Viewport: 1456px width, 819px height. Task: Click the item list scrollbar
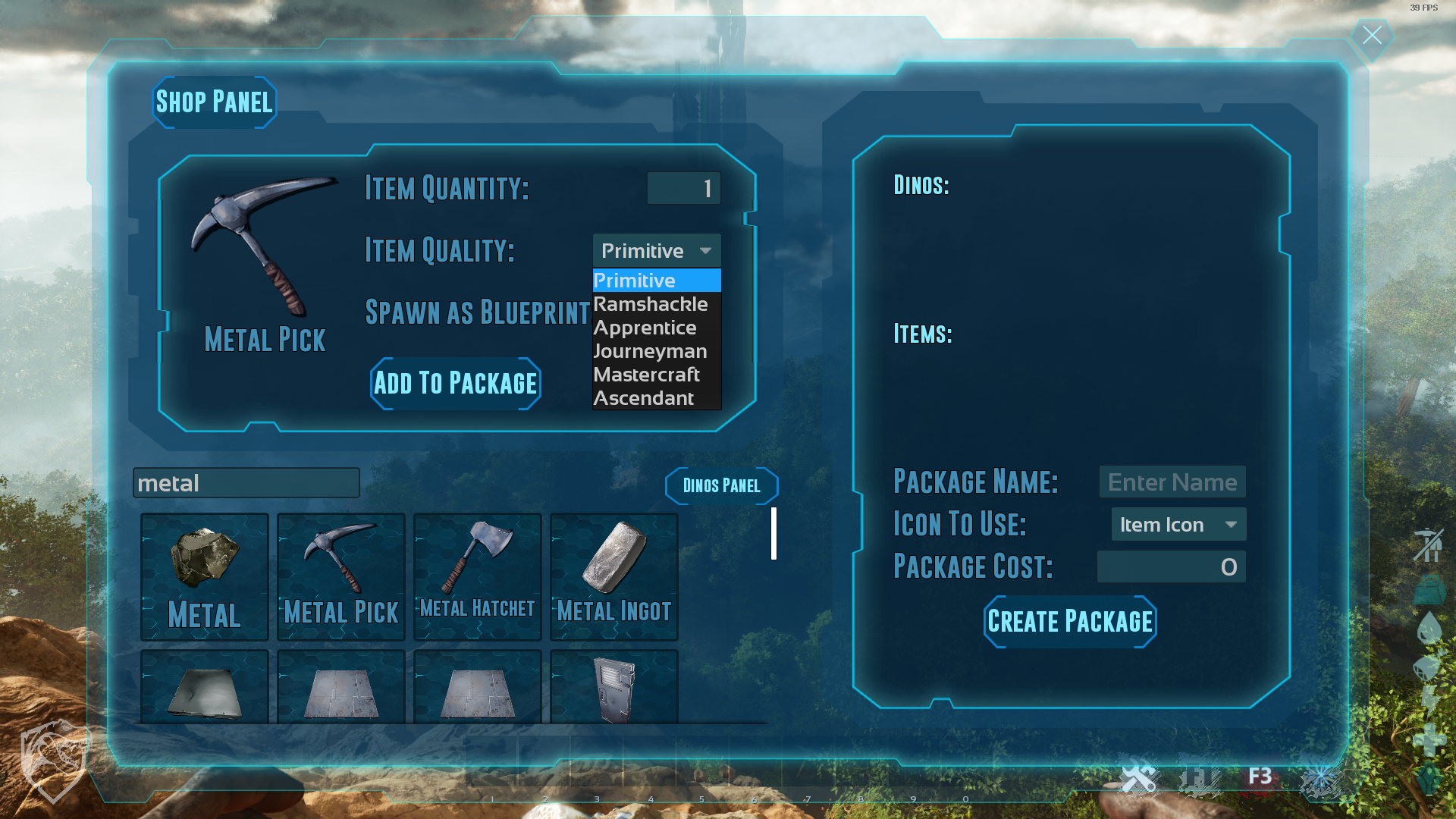[x=773, y=534]
